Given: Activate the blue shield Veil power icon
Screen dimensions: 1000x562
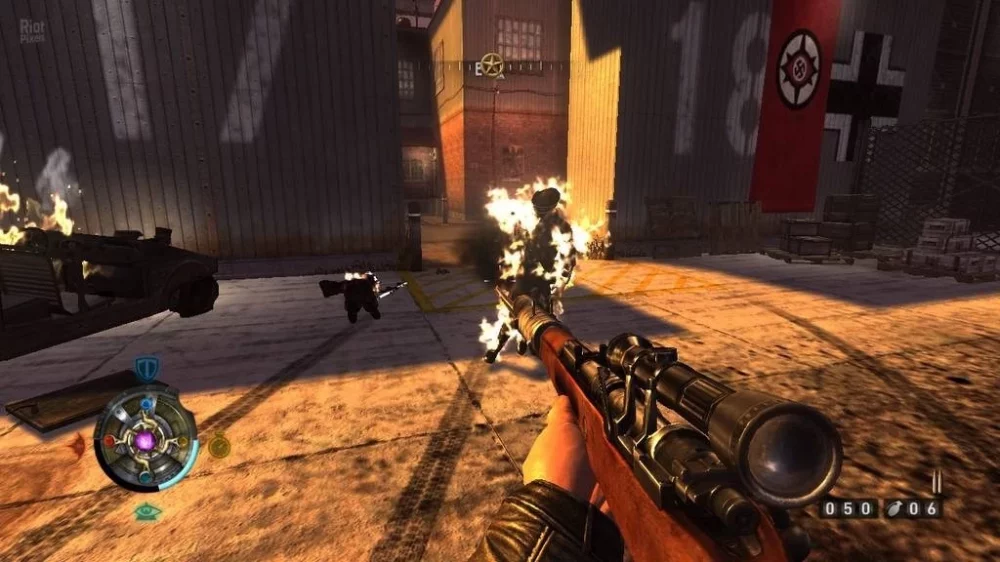Looking at the screenshot, I should [147, 369].
